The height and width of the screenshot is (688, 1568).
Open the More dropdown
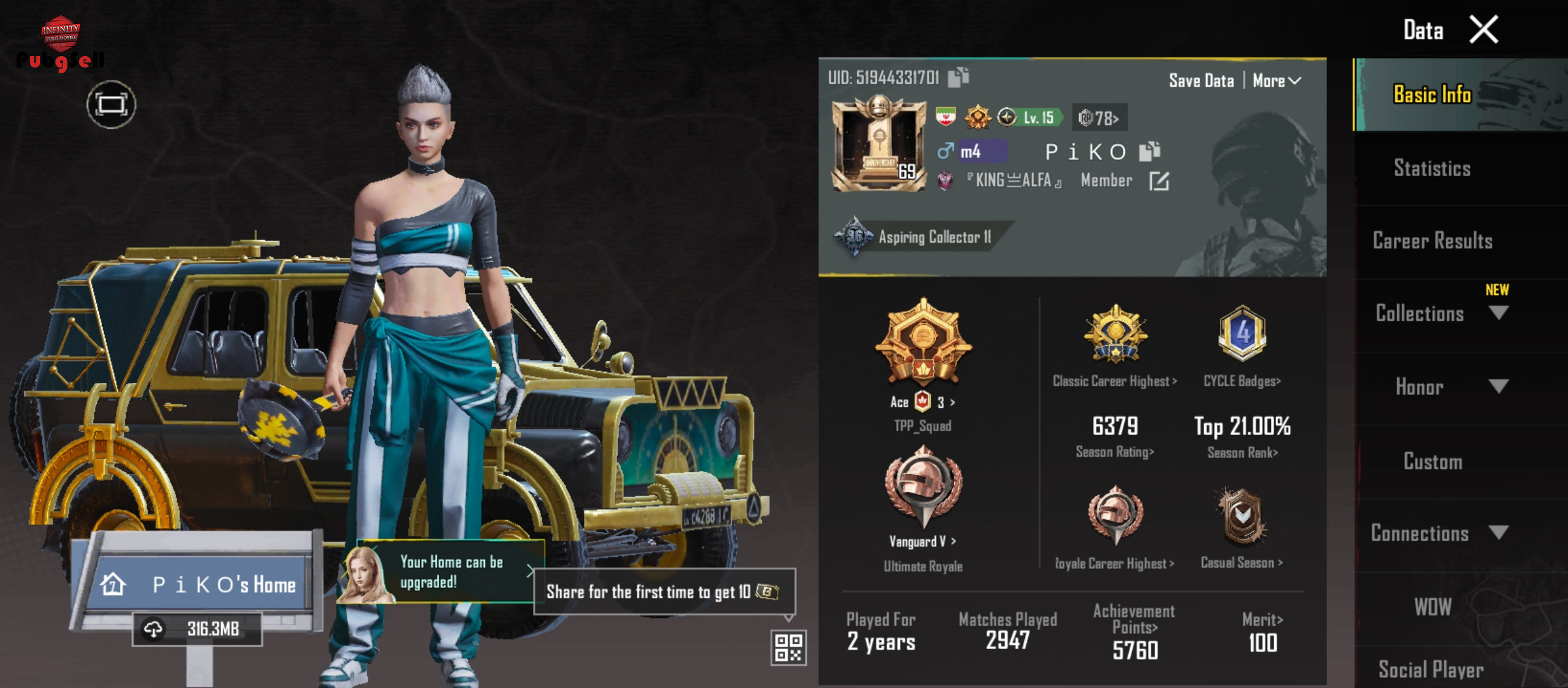[x=1276, y=81]
